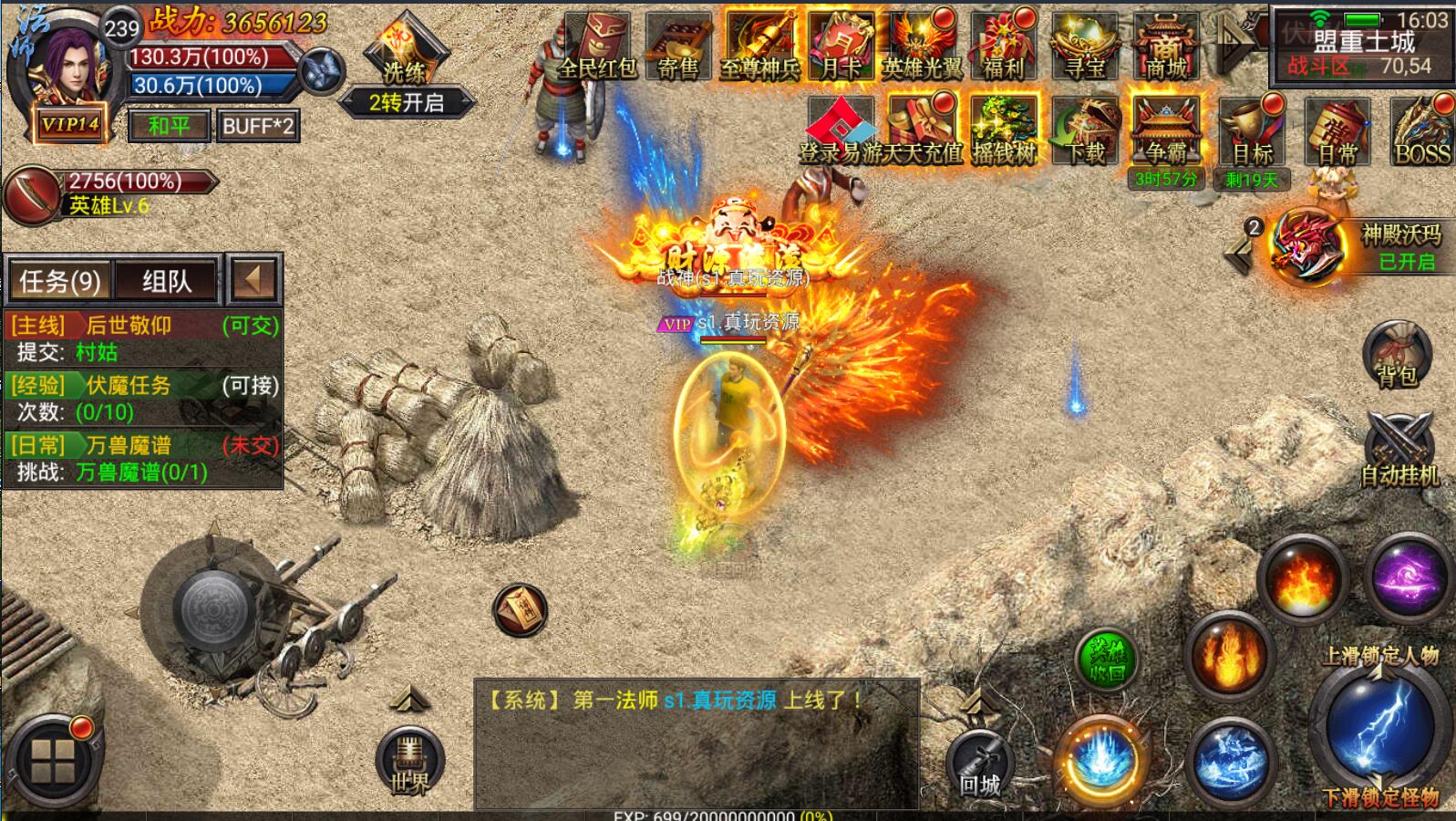Screen dimensions: 1456x821
Task: Open the 商城 shop
Action: pos(1166,47)
